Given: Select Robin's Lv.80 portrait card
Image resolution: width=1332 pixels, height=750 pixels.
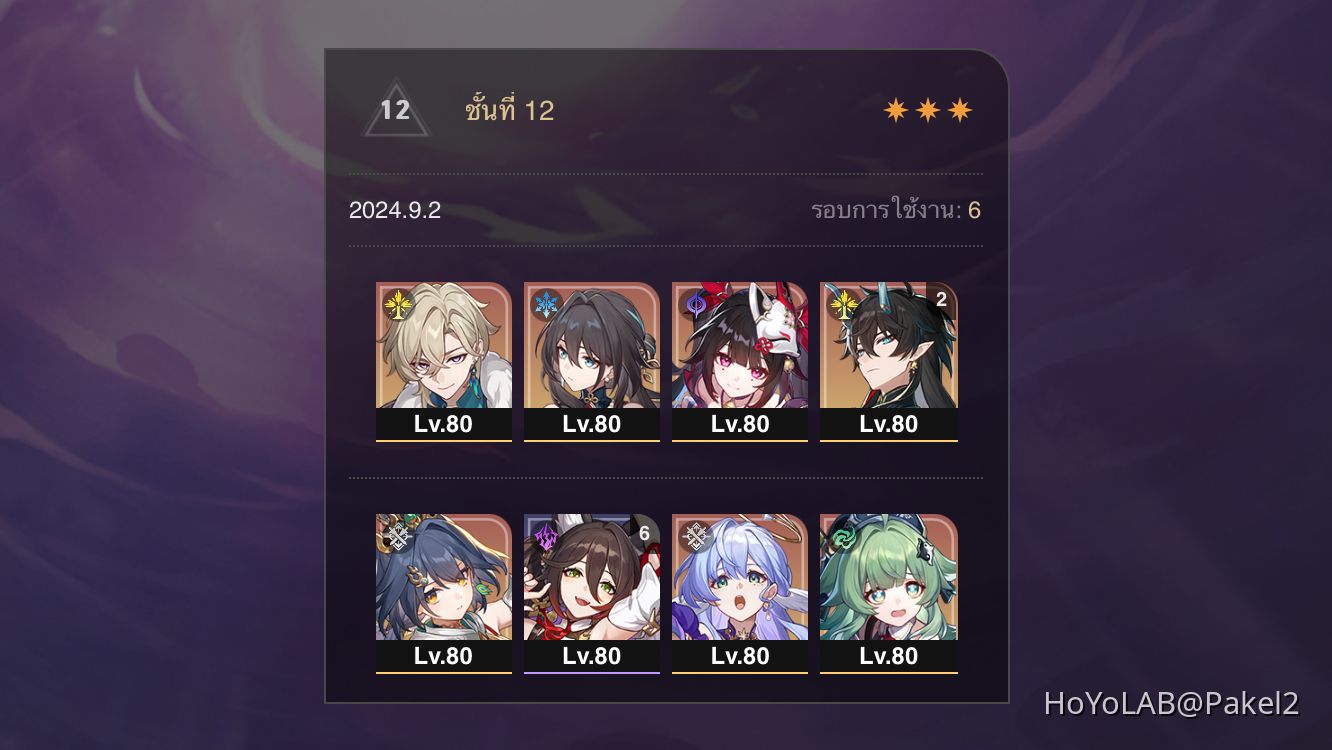Looking at the screenshot, I should [740, 590].
